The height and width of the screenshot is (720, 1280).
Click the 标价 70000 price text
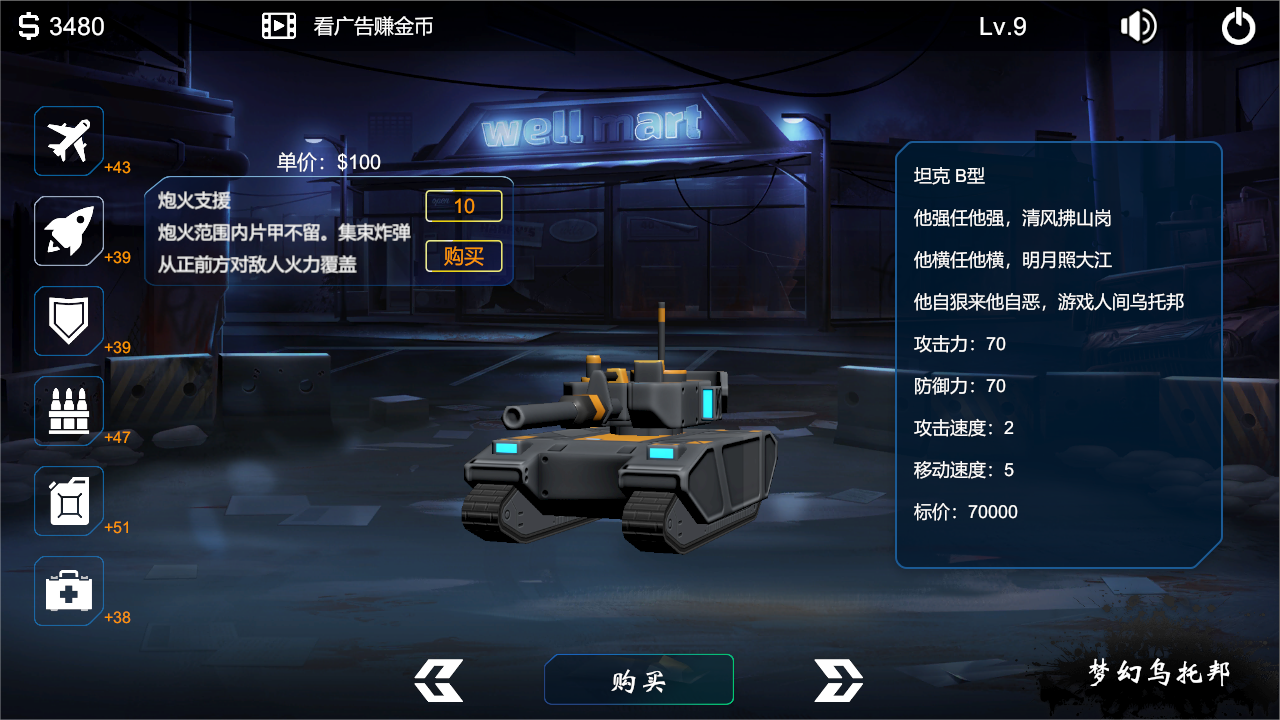[x=965, y=511]
